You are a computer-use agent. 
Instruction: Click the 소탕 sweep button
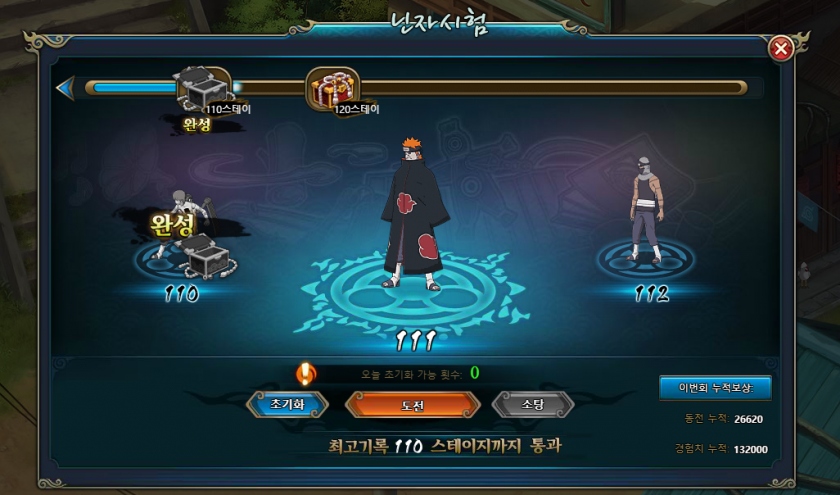click(533, 404)
